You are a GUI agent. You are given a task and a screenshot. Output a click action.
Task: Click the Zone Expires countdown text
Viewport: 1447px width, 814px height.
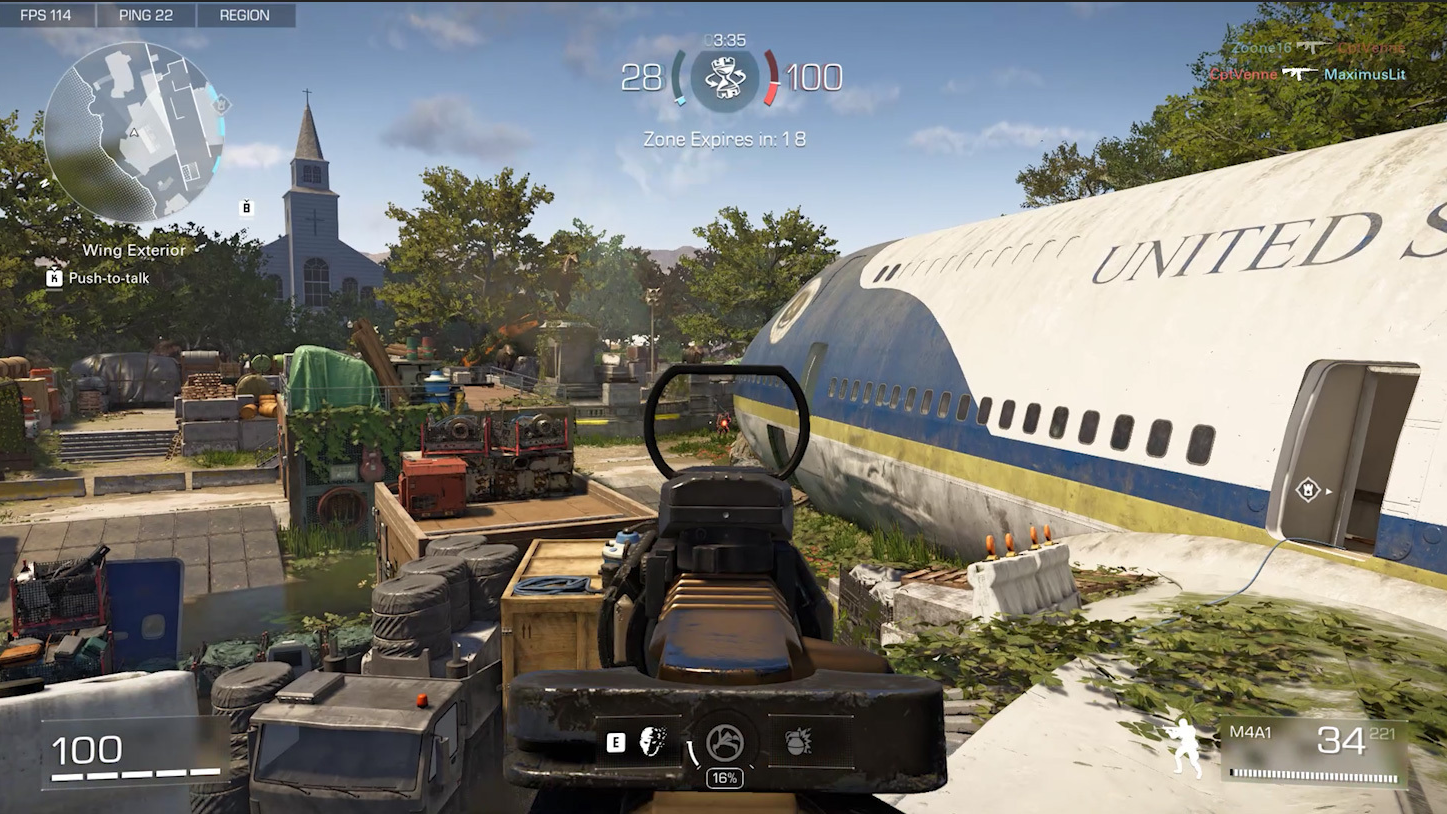pyautogui.click(x=725, y=140)
